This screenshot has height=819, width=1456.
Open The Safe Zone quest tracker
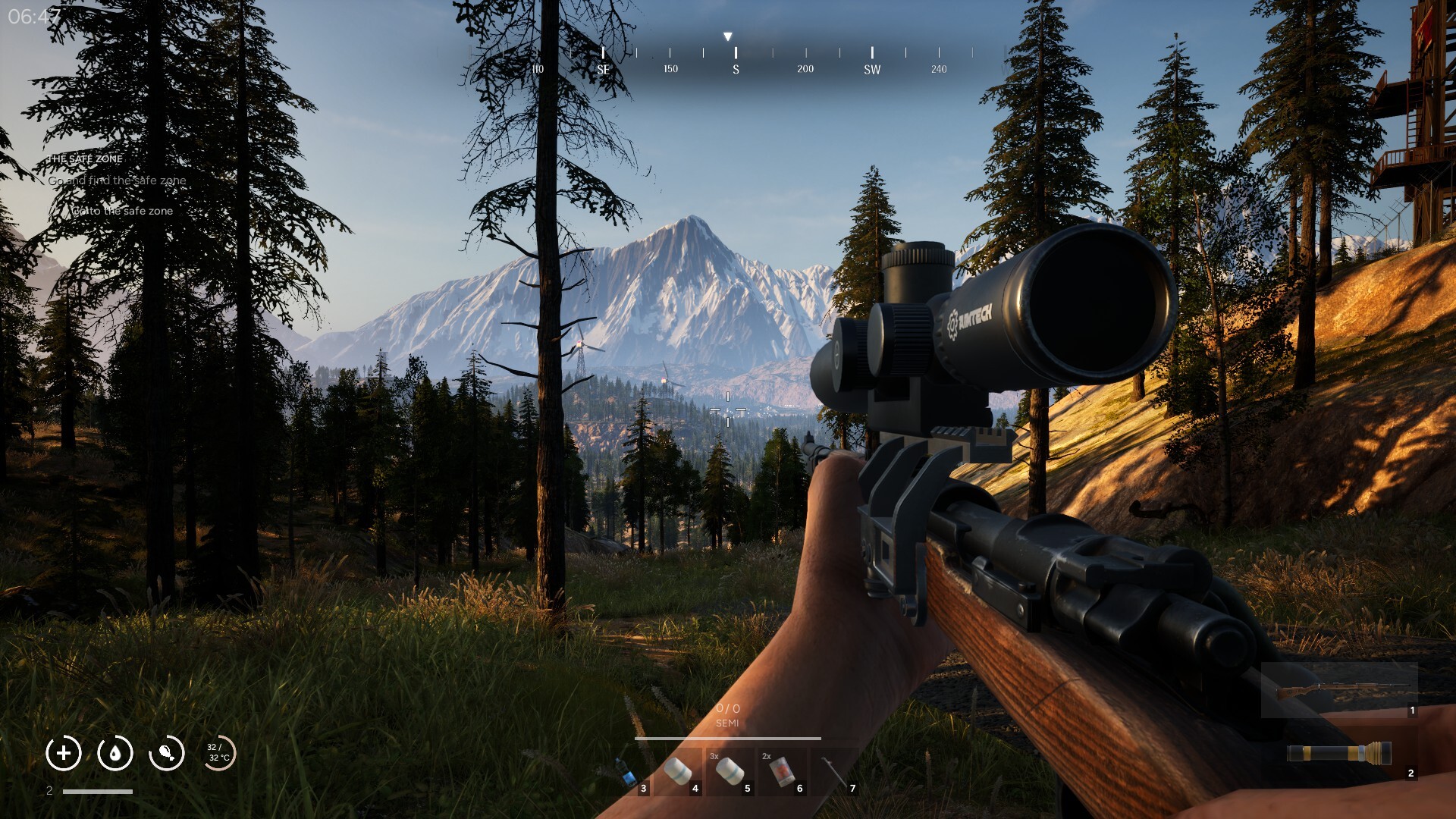[x=85, y=159]
